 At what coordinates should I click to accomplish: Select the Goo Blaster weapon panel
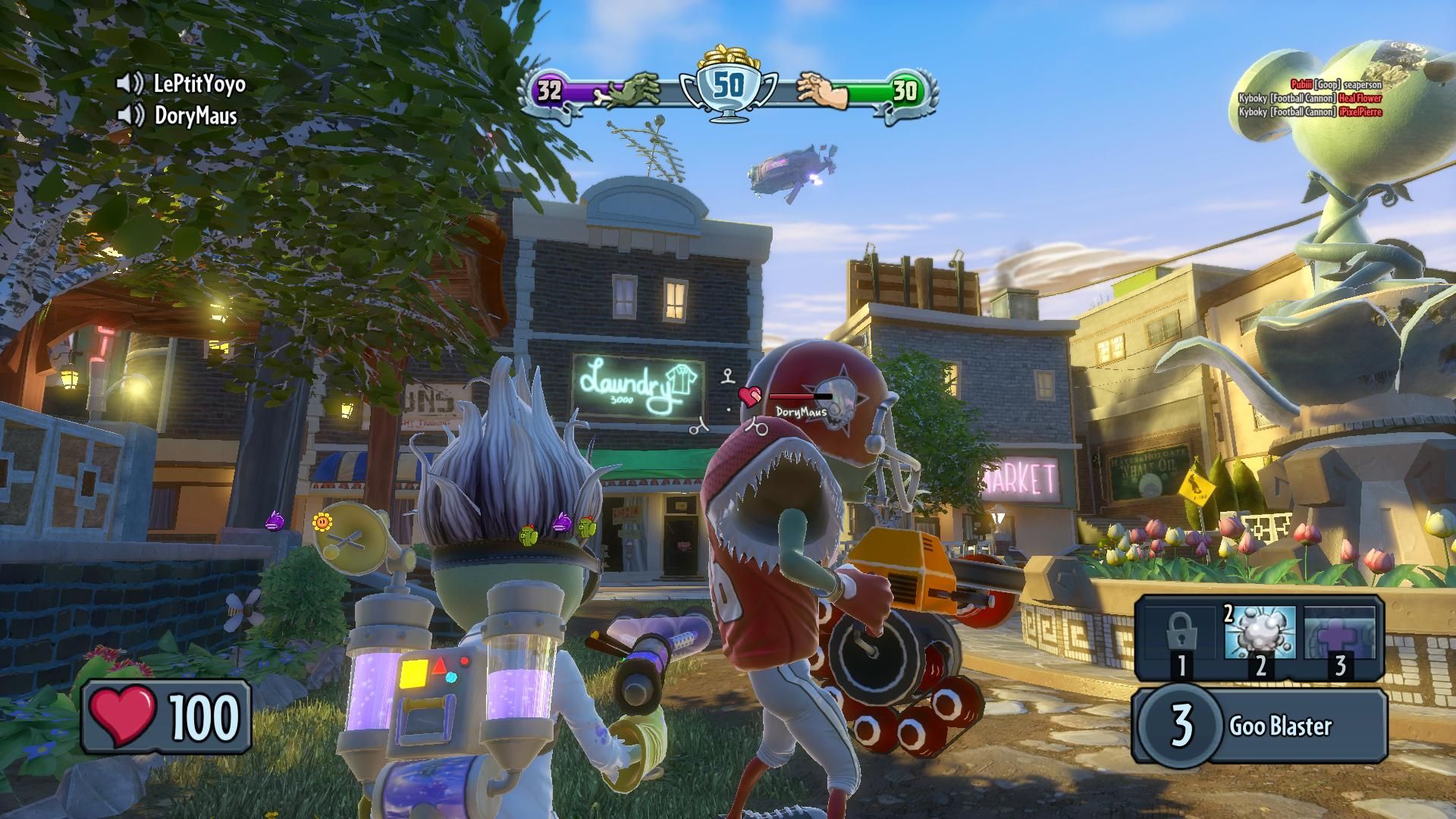pyautogui.click(x=1259, y=724)
